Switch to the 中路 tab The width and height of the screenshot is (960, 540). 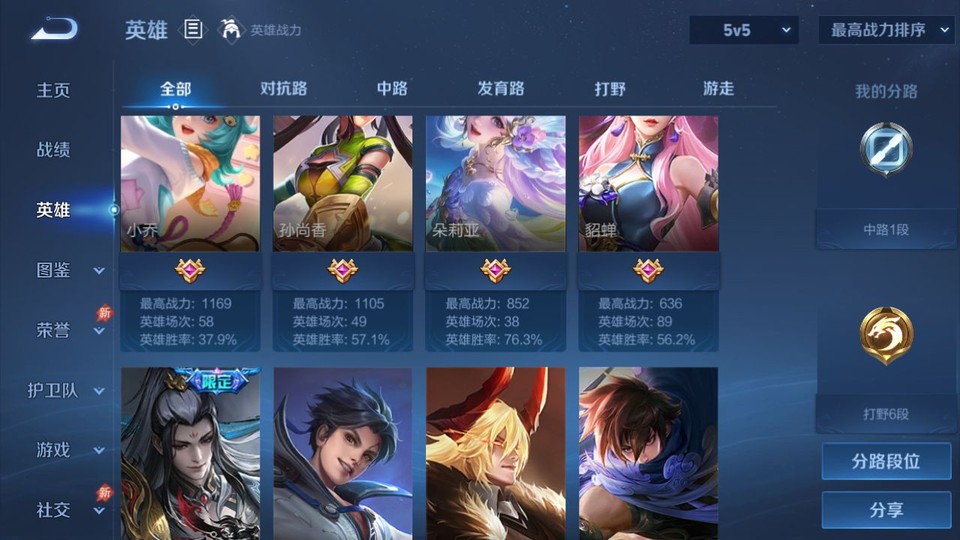pyautogui.click(x=392, y=89)
